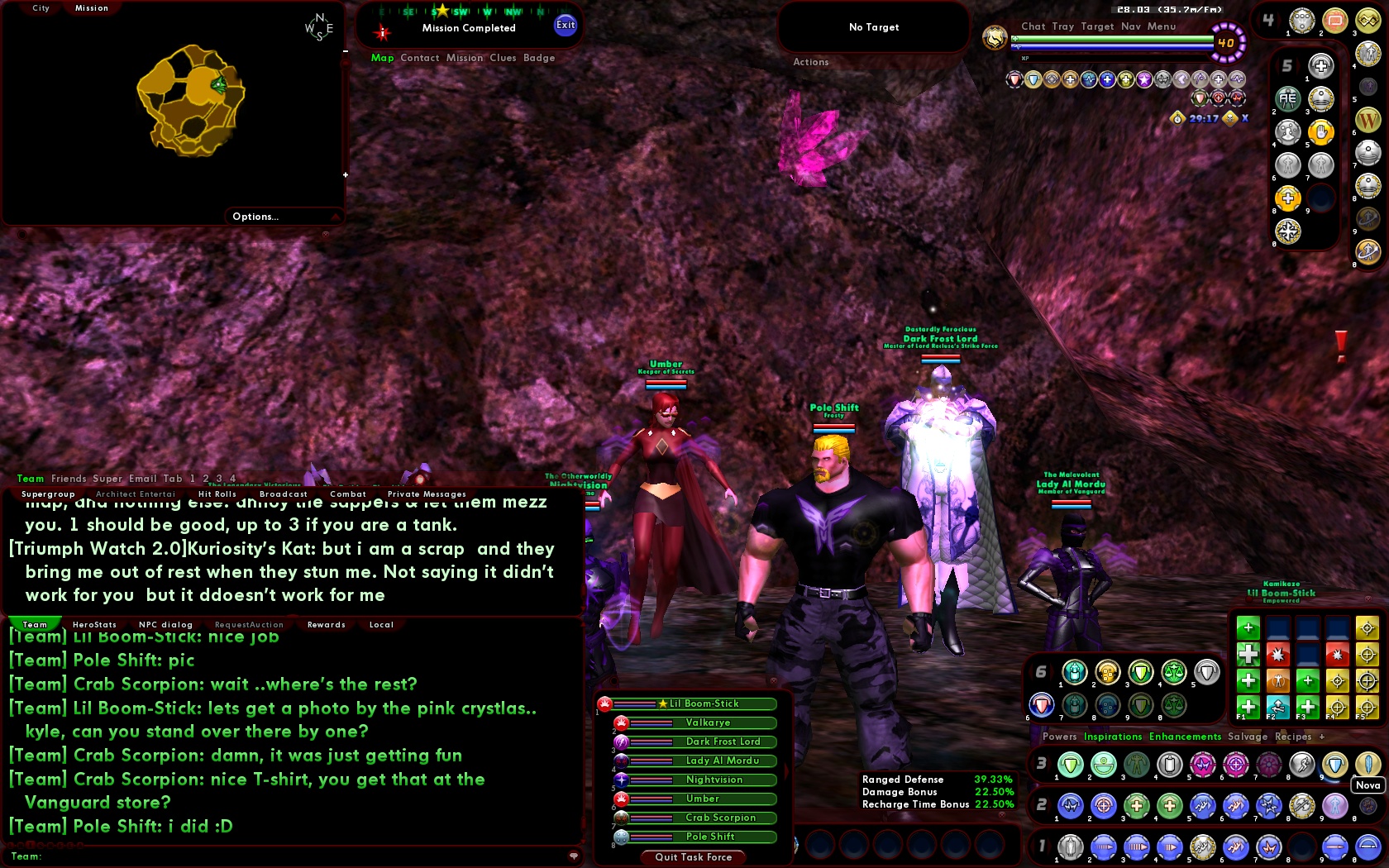Click the purple star buff icon above the XP bar
This screenshot has width=1389, height=868.
[1144, 79]
